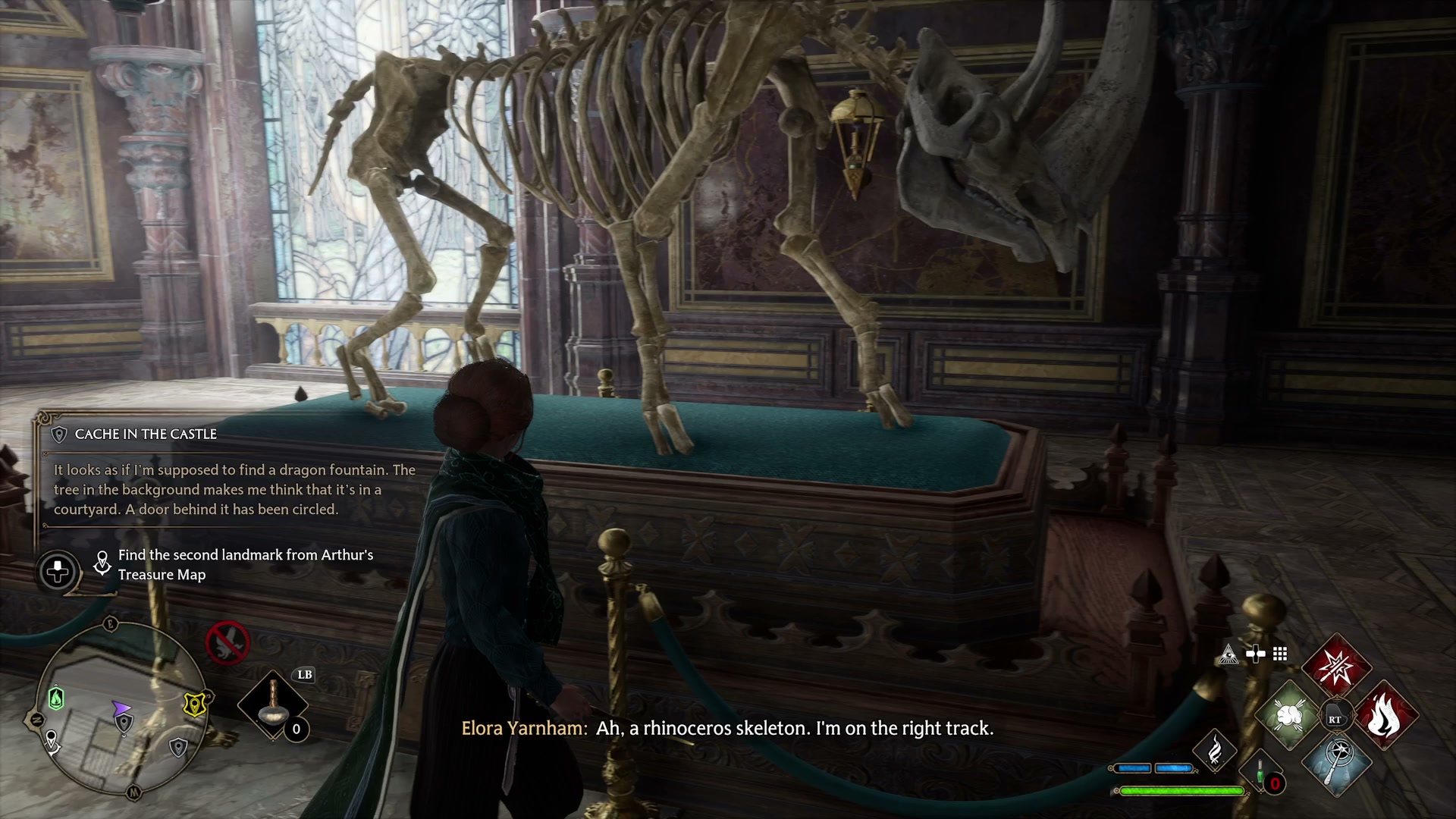This screenshot has width=1456, height=819.
Task: Click the eye pyramid indicator above the spell wheel
Action: pos(1228,654)
